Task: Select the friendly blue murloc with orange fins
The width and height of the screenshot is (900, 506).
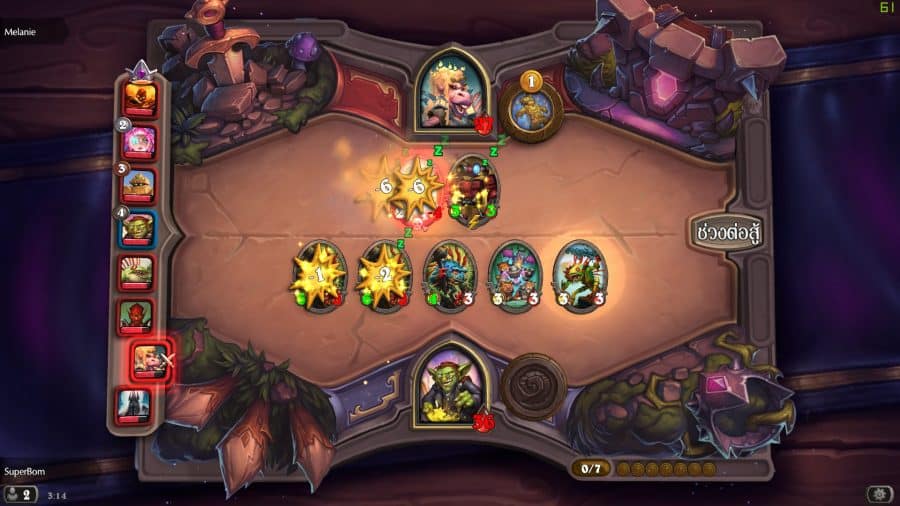Action: click(x=448, y=276)
